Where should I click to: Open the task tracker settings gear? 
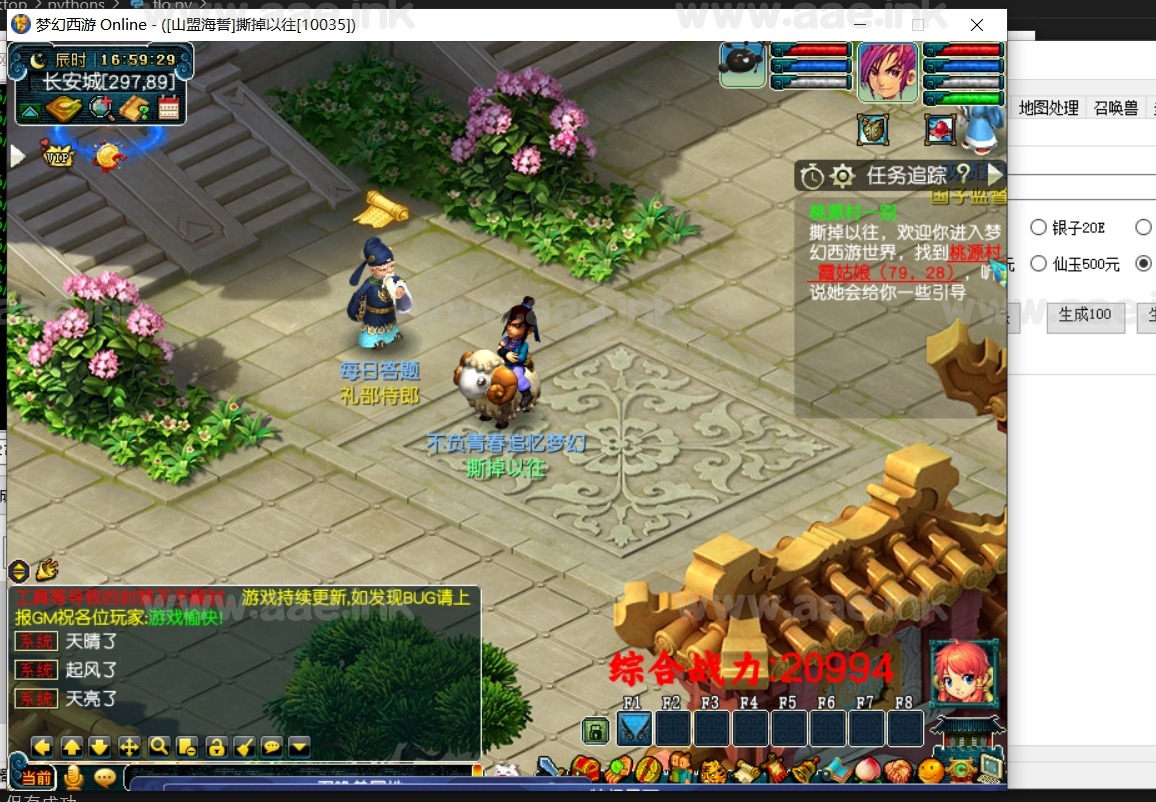(x=843, y=177)
